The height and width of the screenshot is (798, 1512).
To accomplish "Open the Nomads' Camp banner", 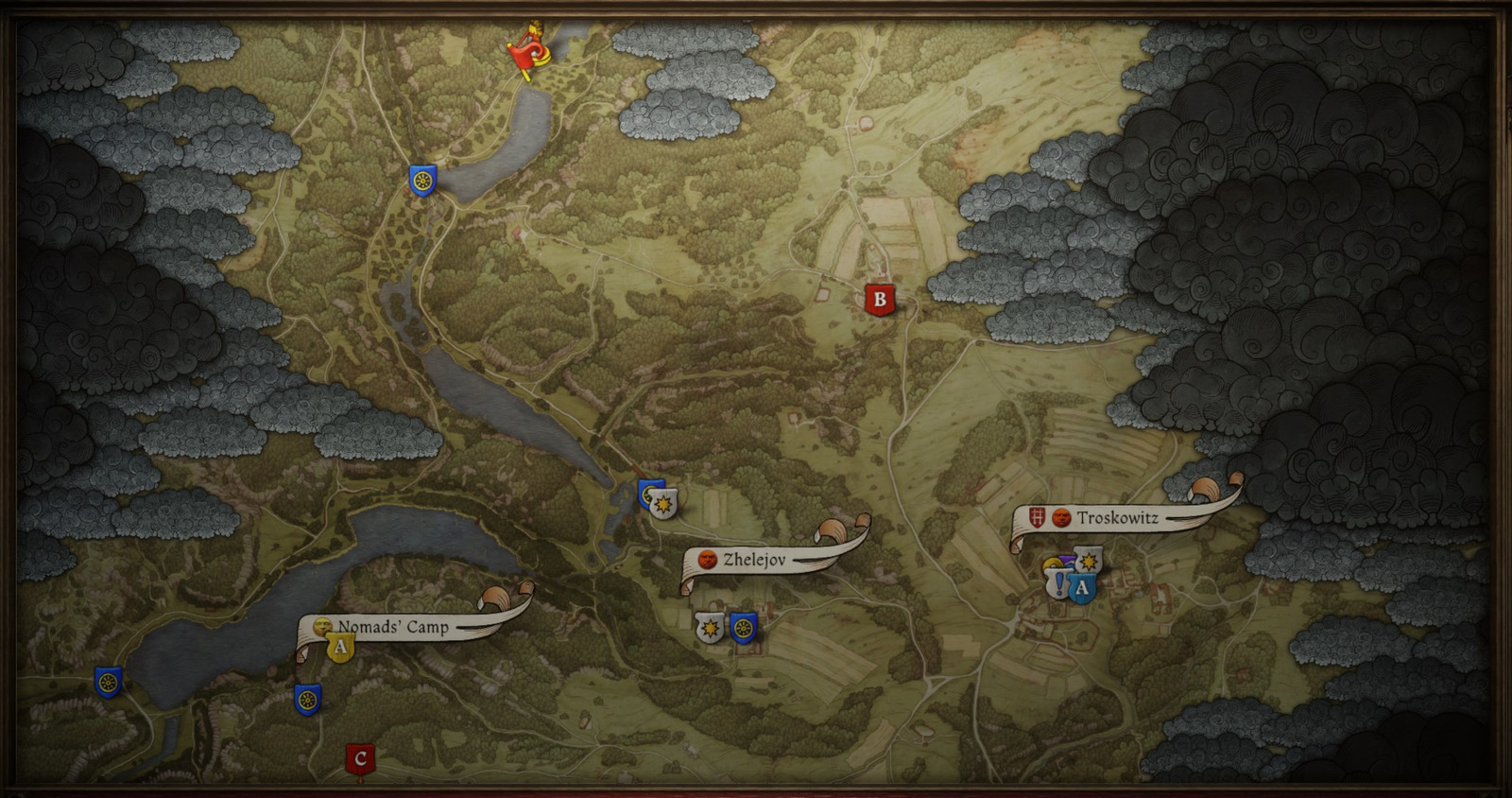I will pos(397,627).
